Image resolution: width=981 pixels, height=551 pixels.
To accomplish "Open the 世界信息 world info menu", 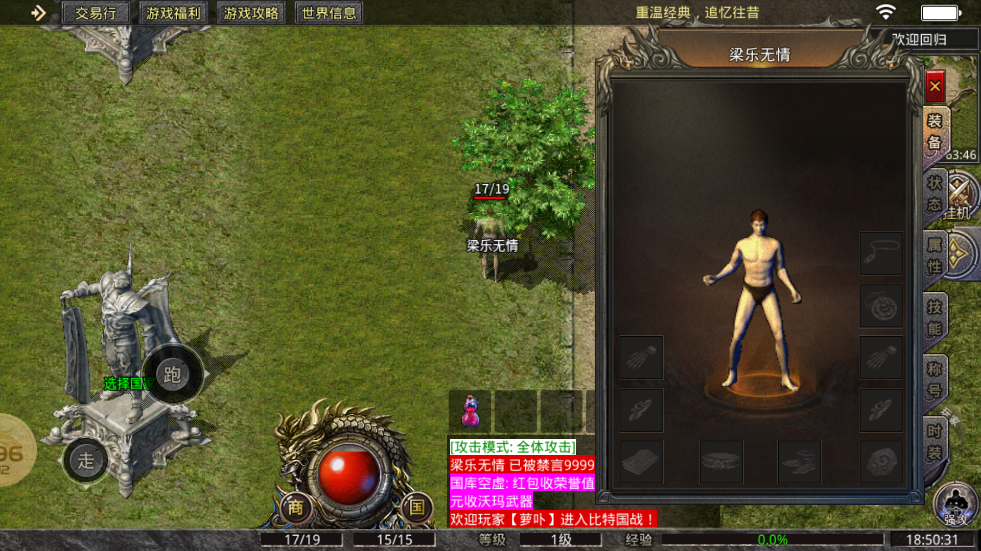I will pos(329,13).
